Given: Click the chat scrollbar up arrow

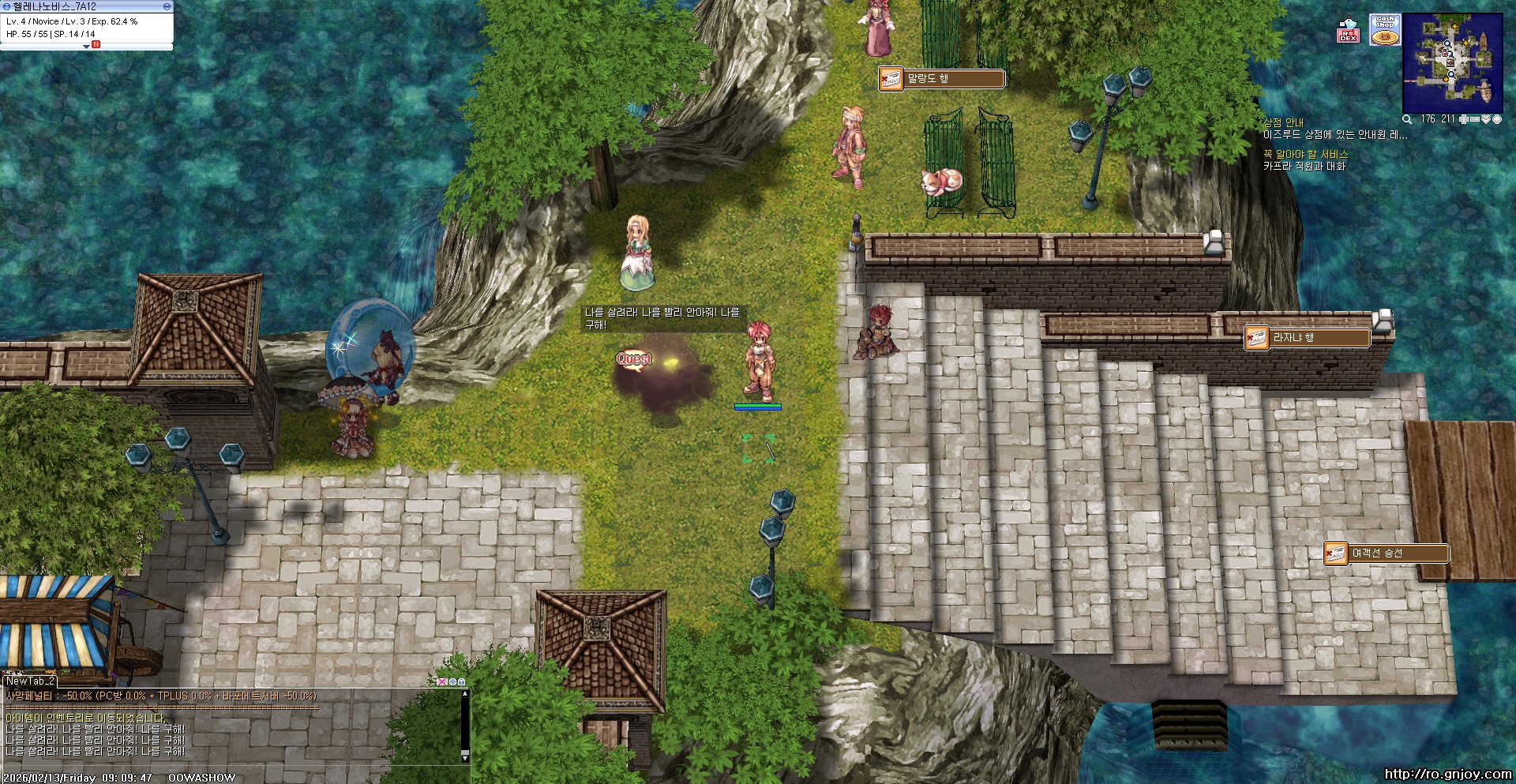Looking at the screenshot, I should coord(465,694).
